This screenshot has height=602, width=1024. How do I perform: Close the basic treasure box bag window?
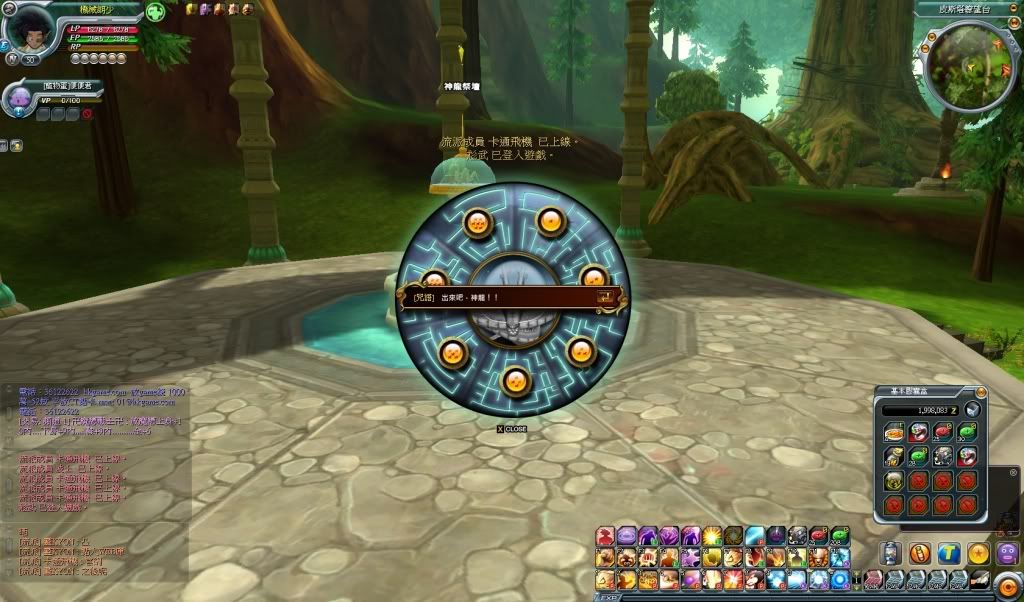(x=981, y=392)
